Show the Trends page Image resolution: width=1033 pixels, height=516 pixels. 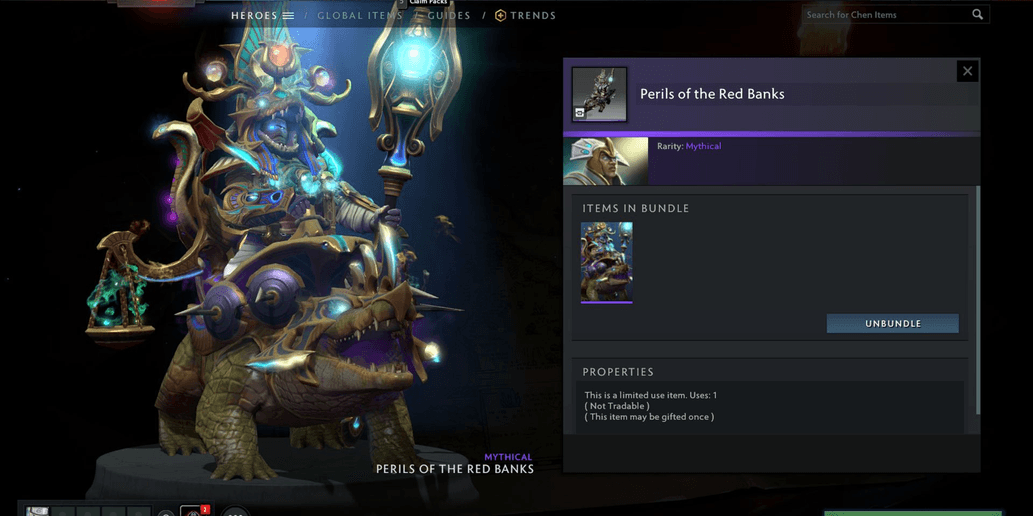click(526, 16)
